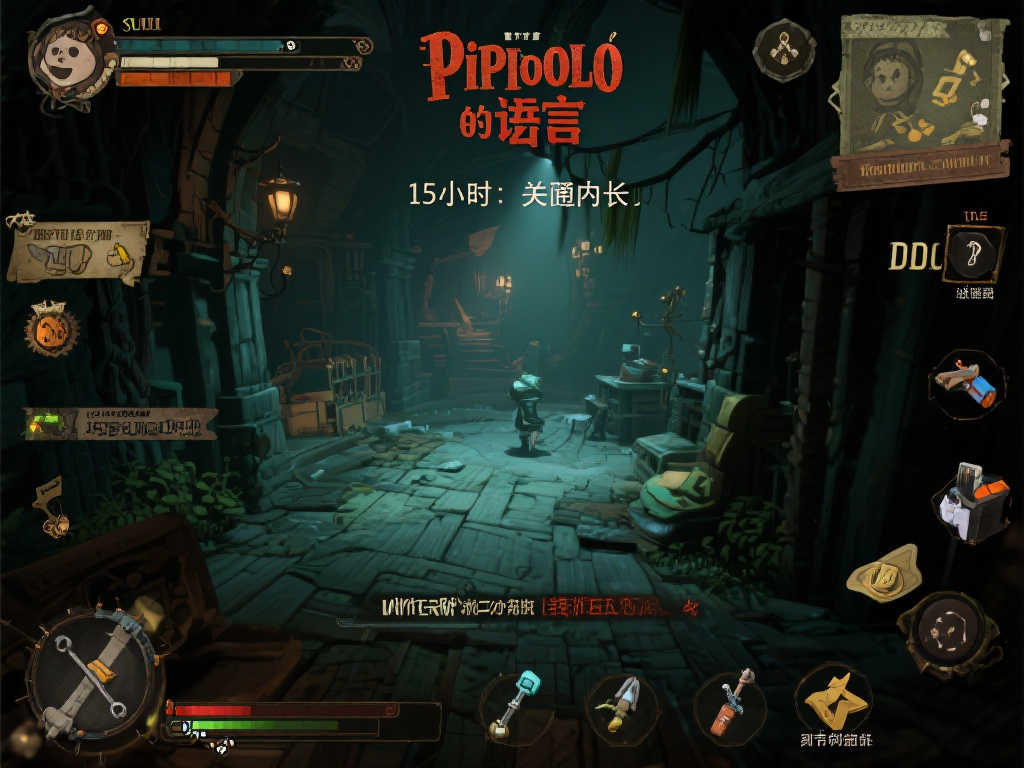1024x768 pixels.
Task: Select the white and orange device icon
Action: 971,503
